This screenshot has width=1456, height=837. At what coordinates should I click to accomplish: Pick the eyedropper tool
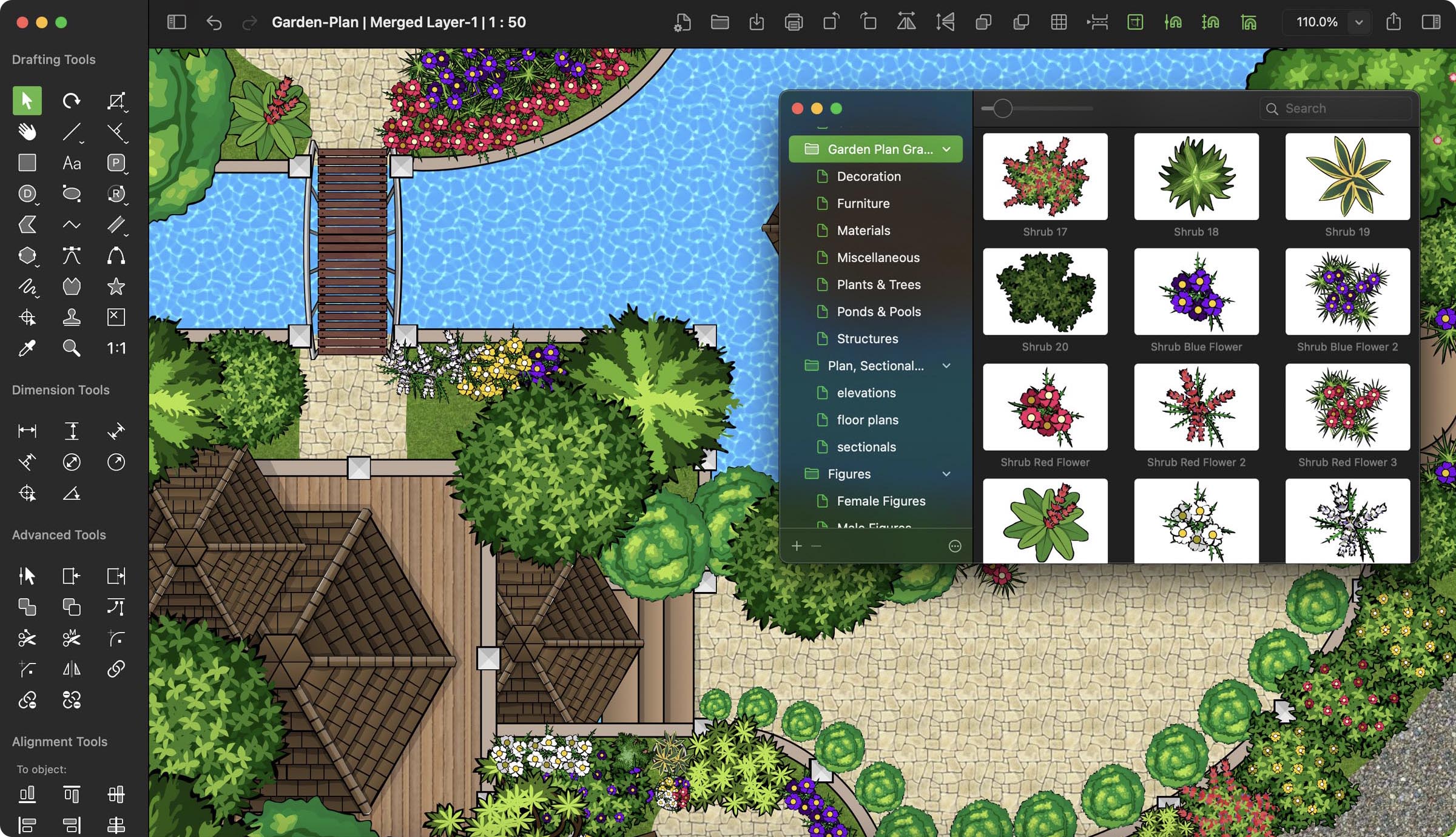tap(27, 348)
